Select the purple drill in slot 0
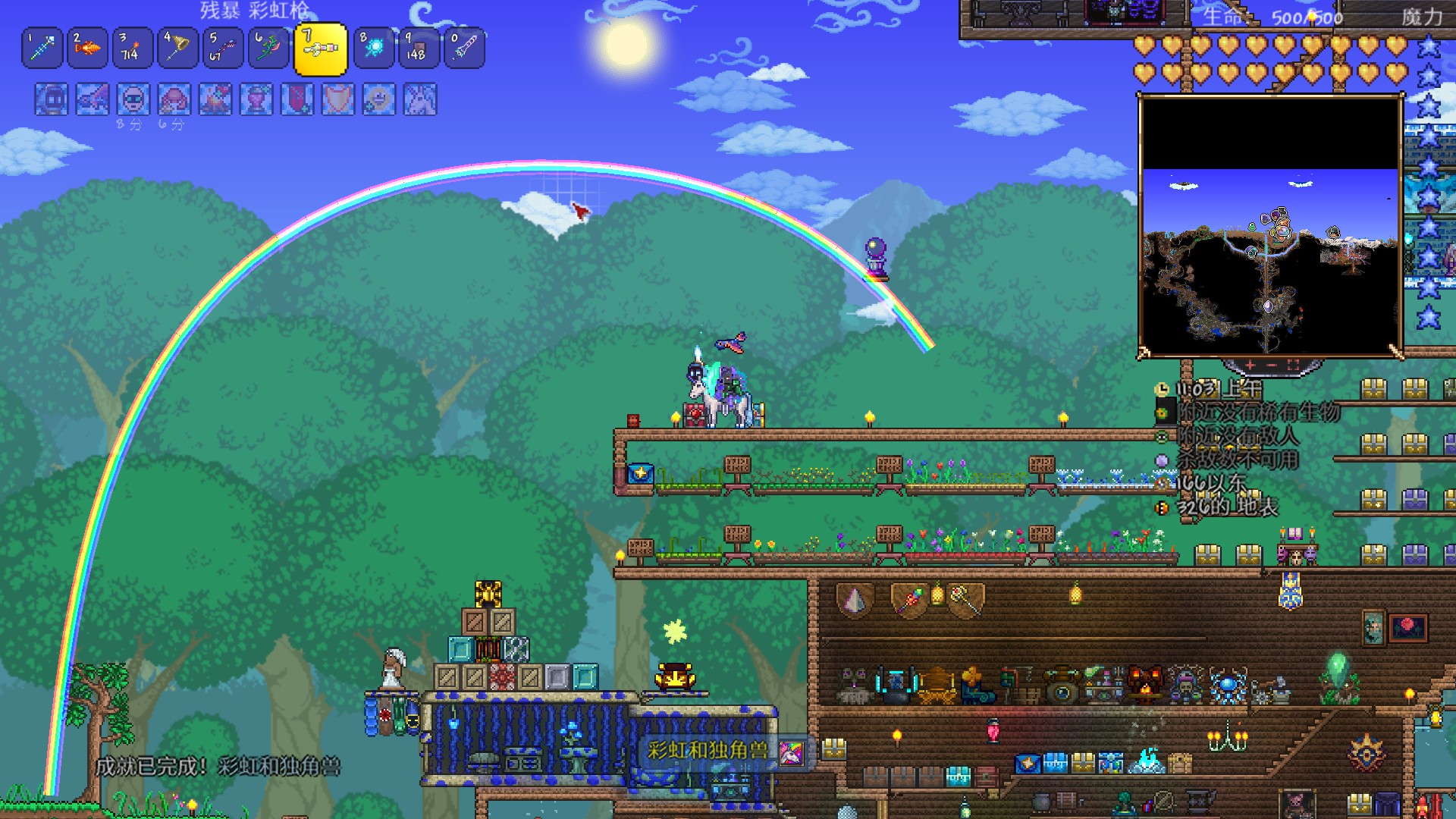The image size is (1456, 819). point(464,49)
